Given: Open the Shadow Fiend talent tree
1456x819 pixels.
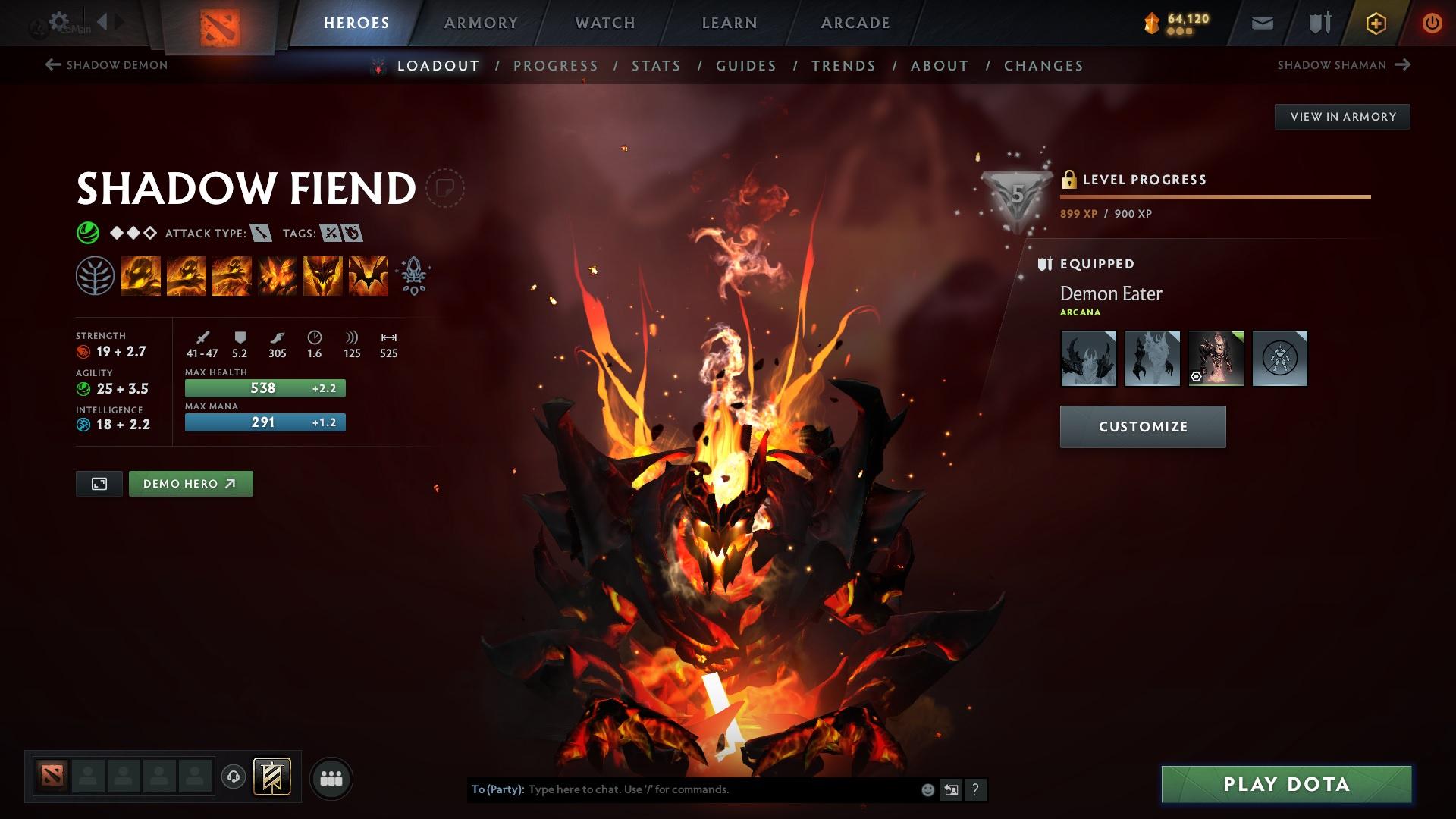Looking at the screenshot, I should [x=95, y=275].
